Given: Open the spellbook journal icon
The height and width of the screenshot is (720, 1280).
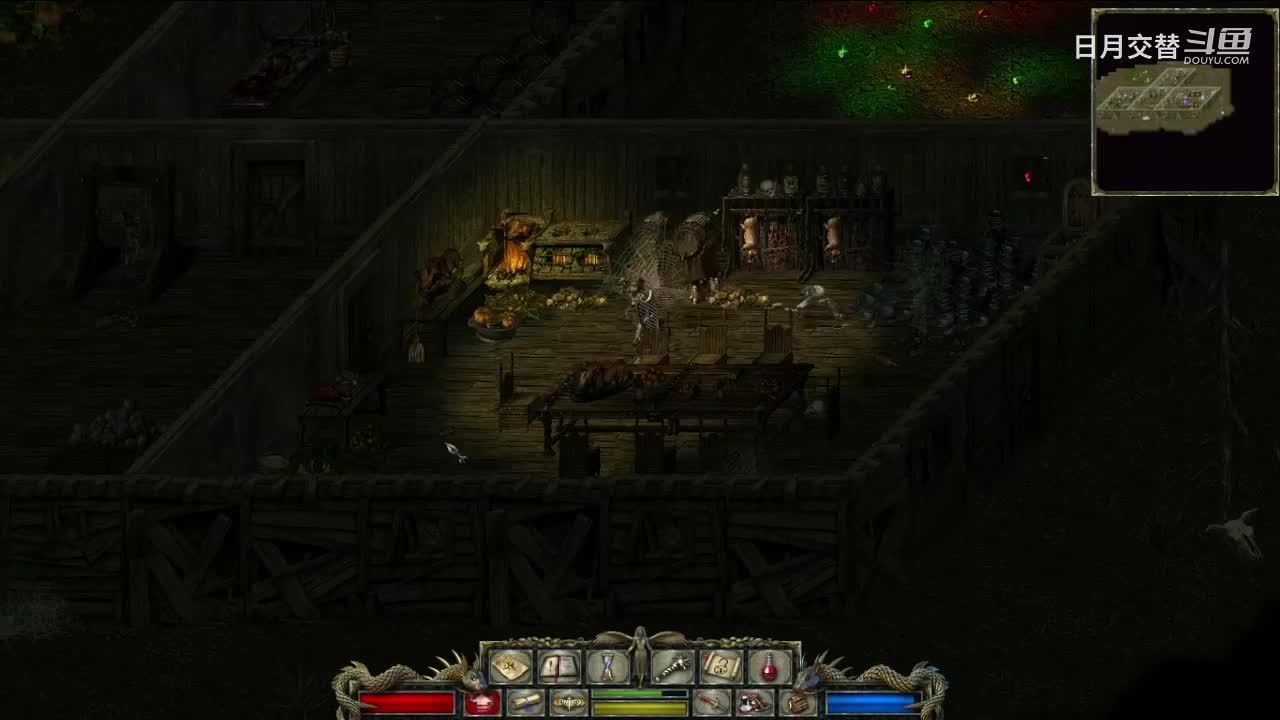Looking at the screenshot, I should (x=560, y=666).
